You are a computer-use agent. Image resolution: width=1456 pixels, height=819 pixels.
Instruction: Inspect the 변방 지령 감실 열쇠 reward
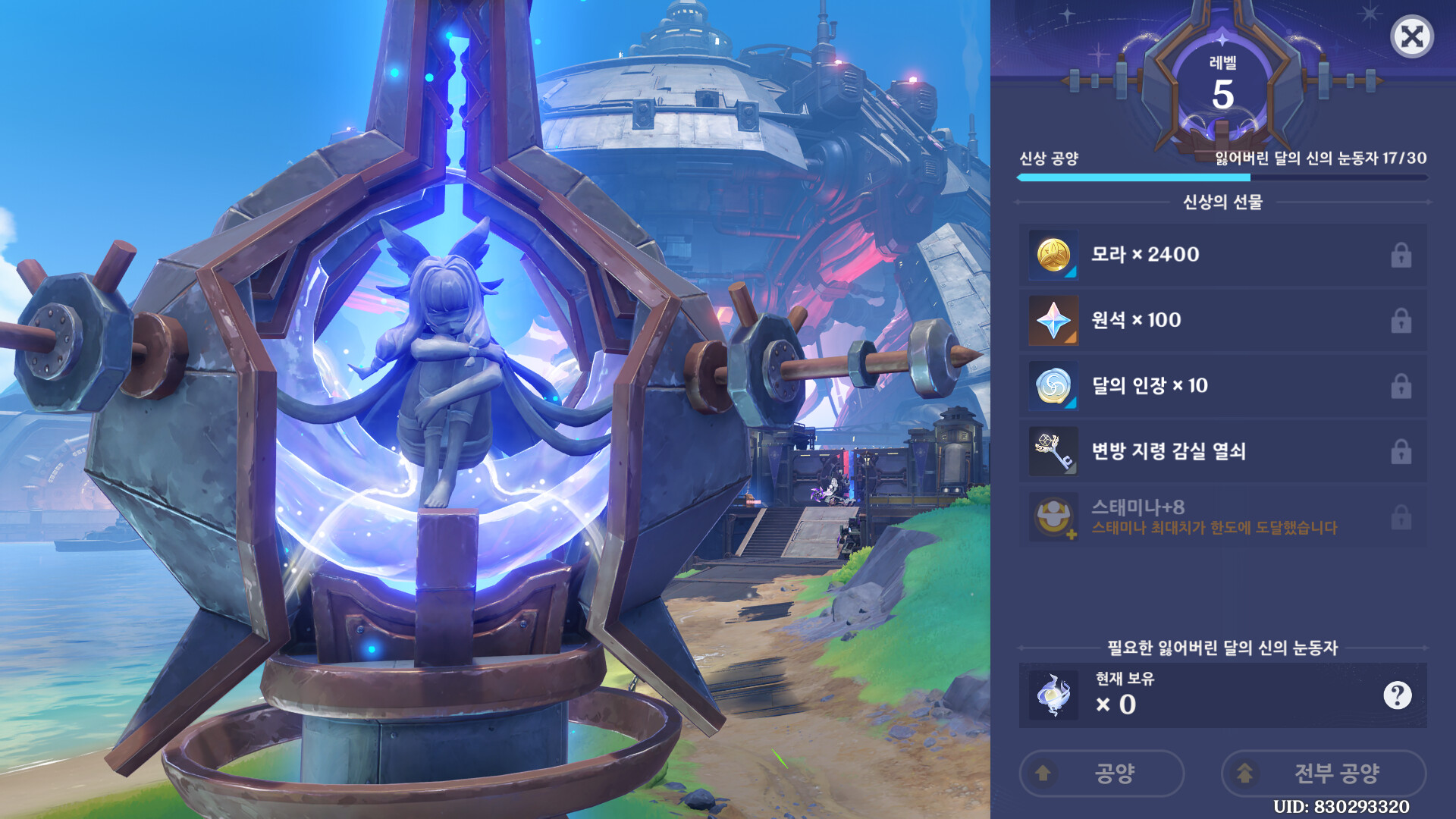click(x=1222, y=452)
